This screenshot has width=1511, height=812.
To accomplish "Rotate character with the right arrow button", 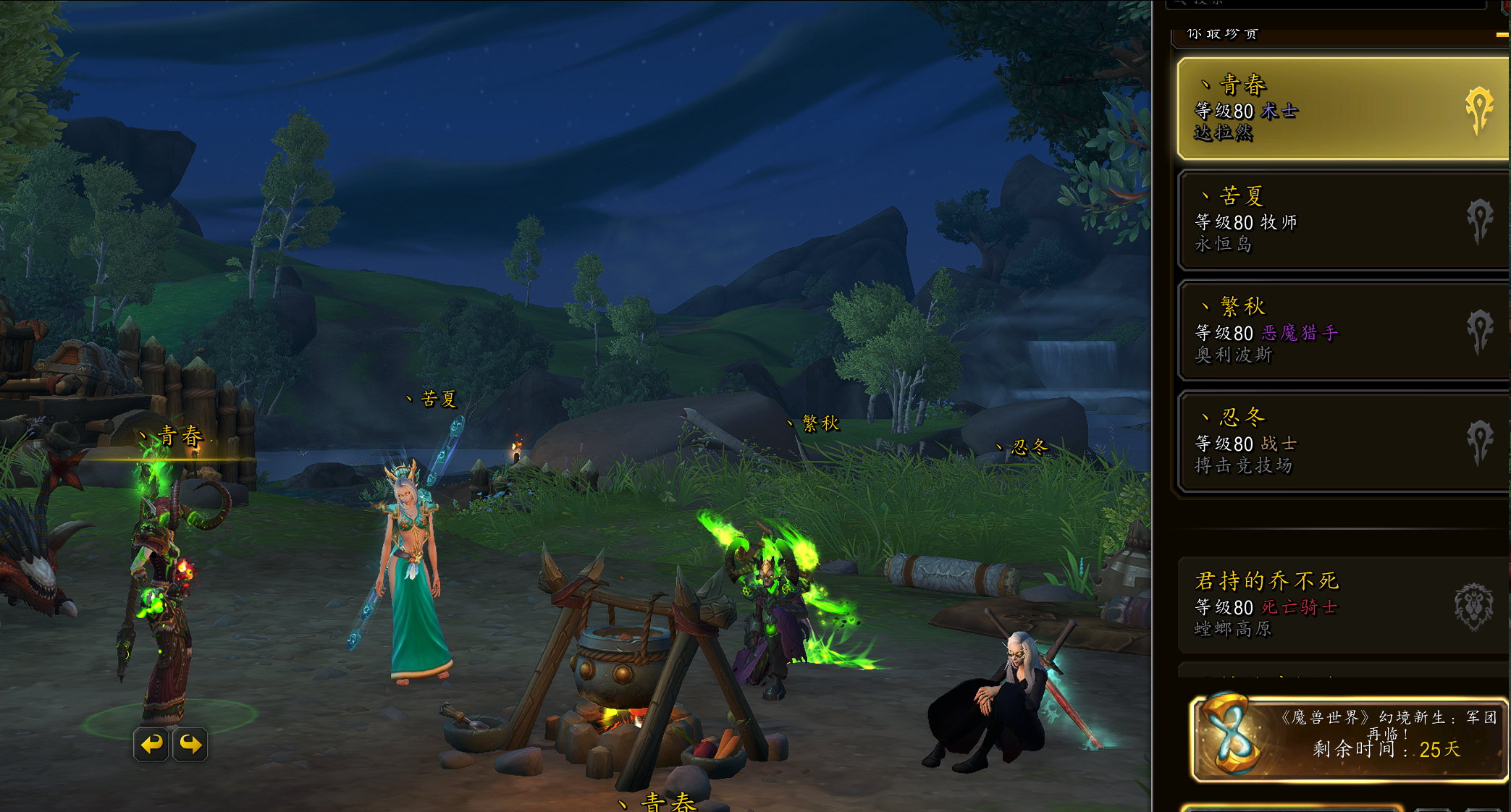I will [190, 744].
